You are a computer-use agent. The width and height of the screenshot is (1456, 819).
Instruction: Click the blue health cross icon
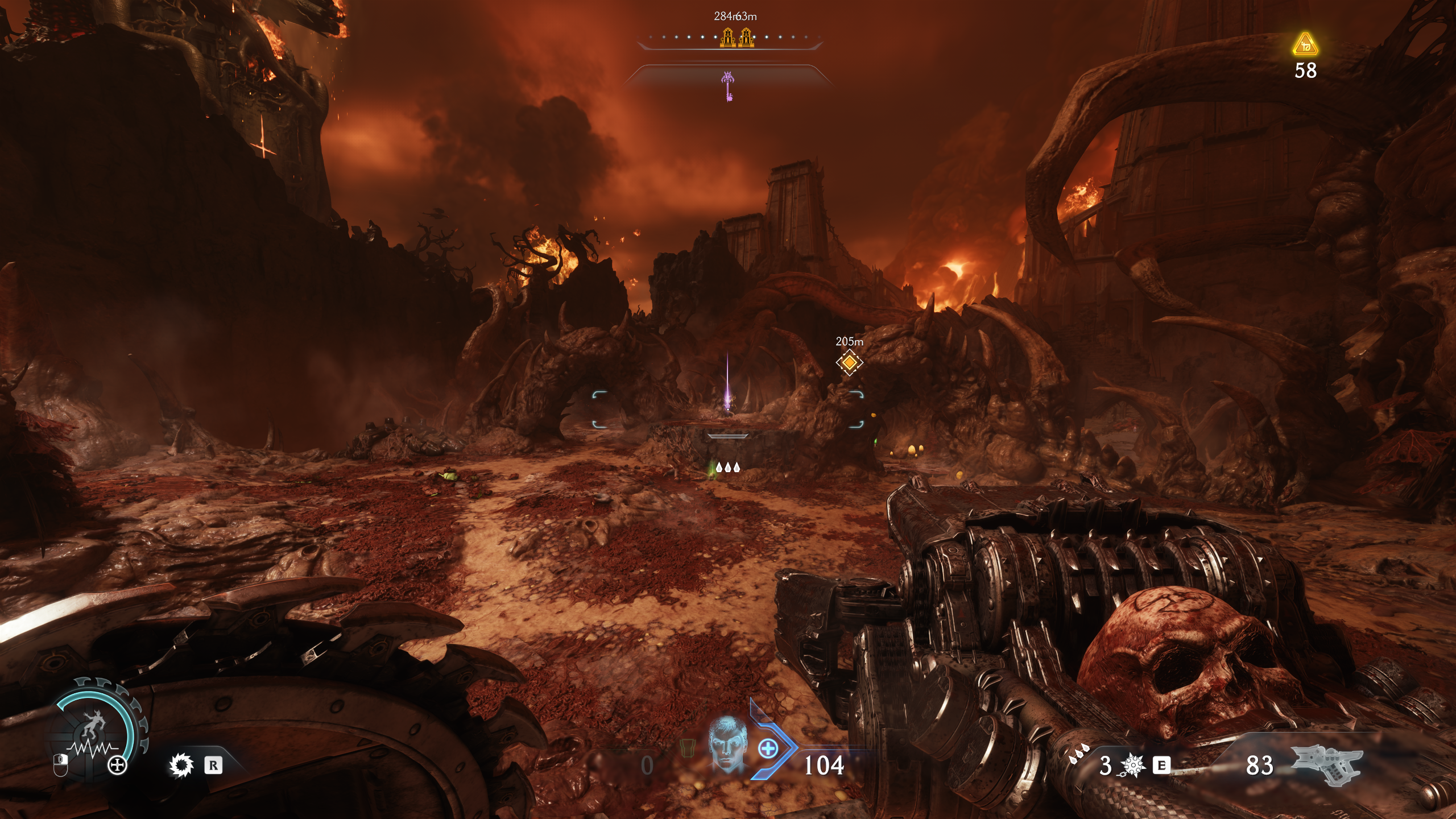[x=768, y=748]
